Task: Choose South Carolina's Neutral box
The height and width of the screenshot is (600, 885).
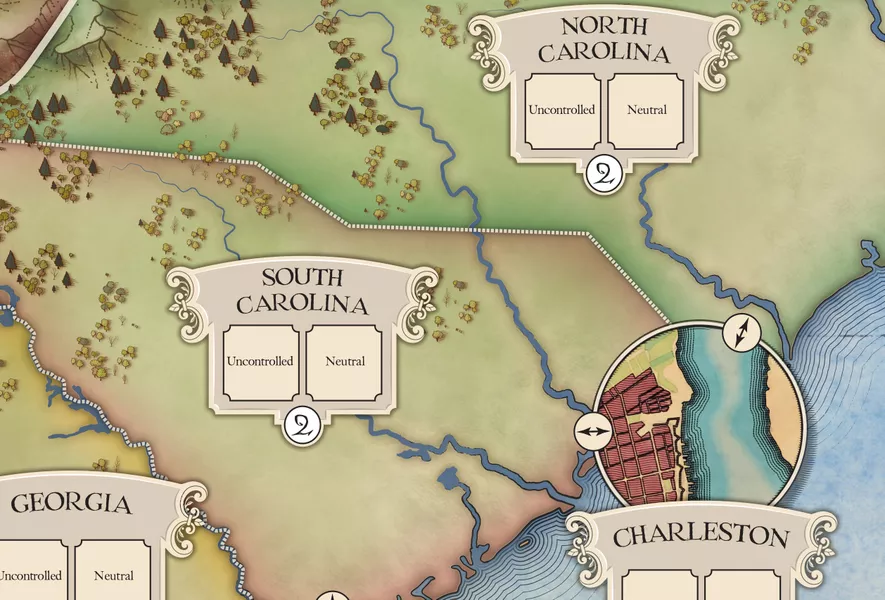Action: (x=344, y=361)
